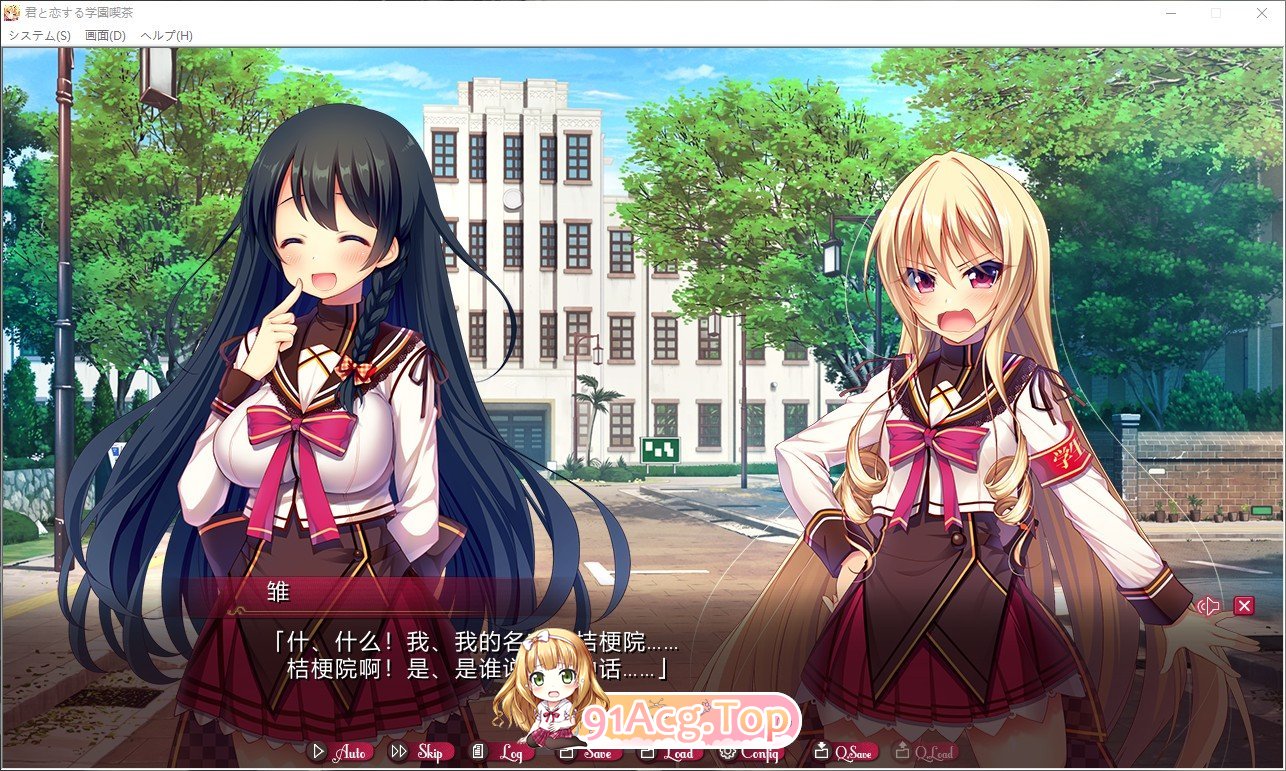Replay the voice line with speaker icon

tap(1209, 605)
